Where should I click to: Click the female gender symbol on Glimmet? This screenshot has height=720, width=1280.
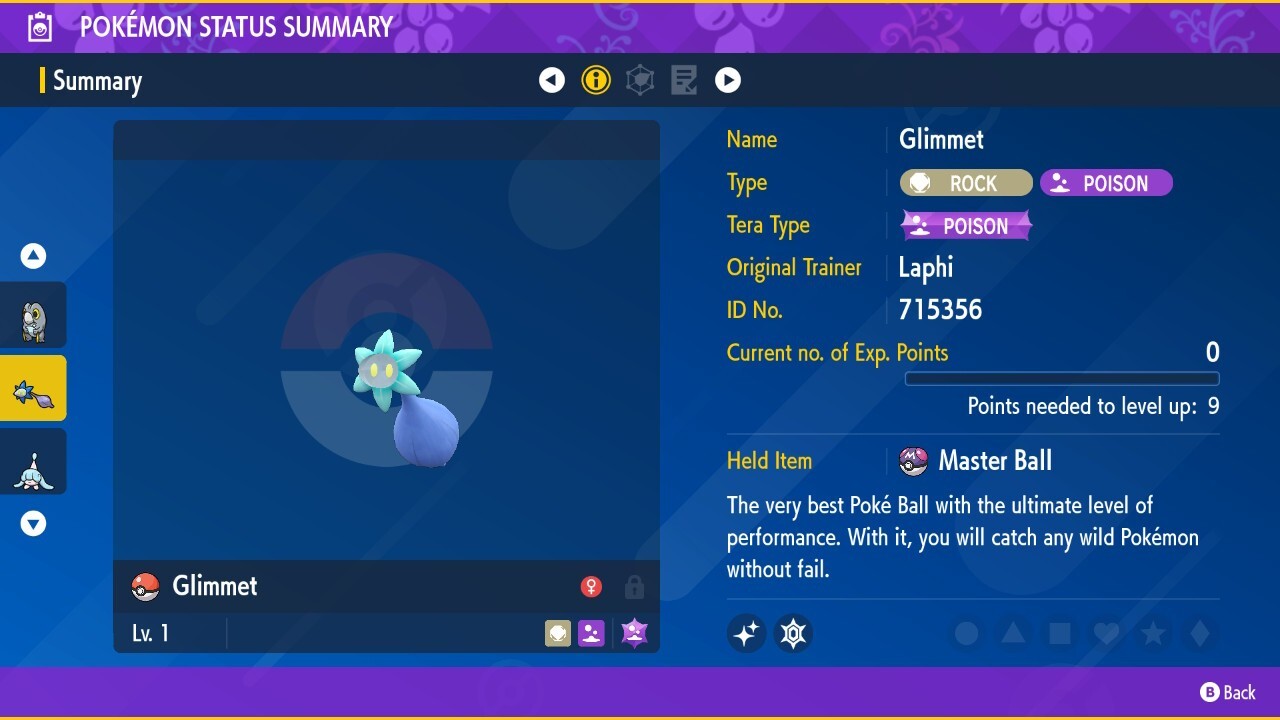591,587
